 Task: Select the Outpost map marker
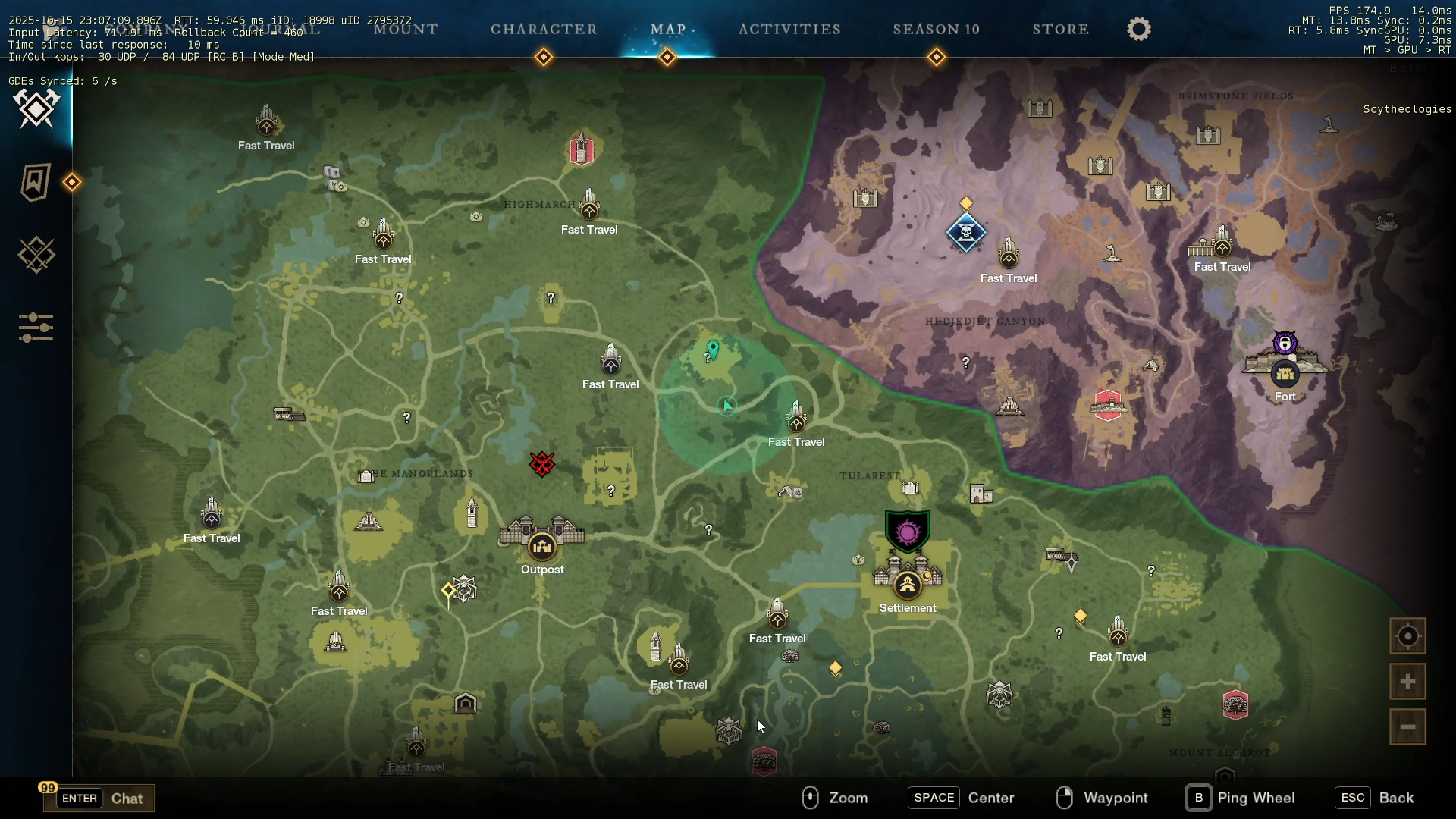[x=542, y=546]
